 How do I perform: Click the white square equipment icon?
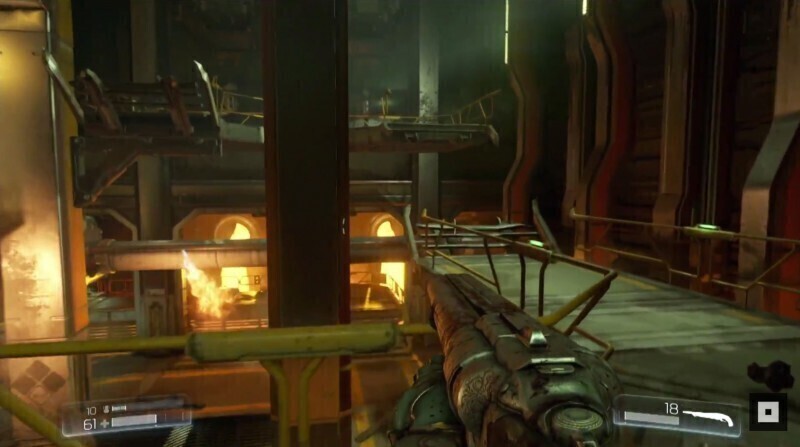768,411
